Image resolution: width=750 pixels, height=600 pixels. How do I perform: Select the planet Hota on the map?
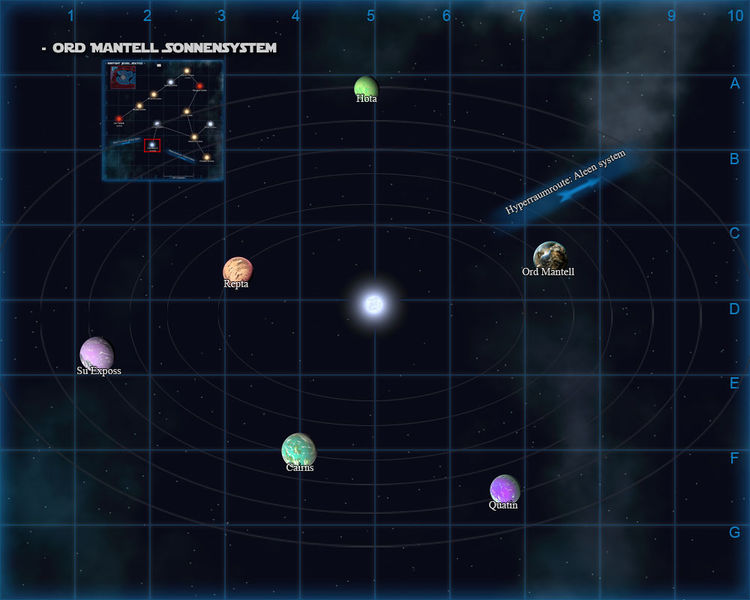366,87
